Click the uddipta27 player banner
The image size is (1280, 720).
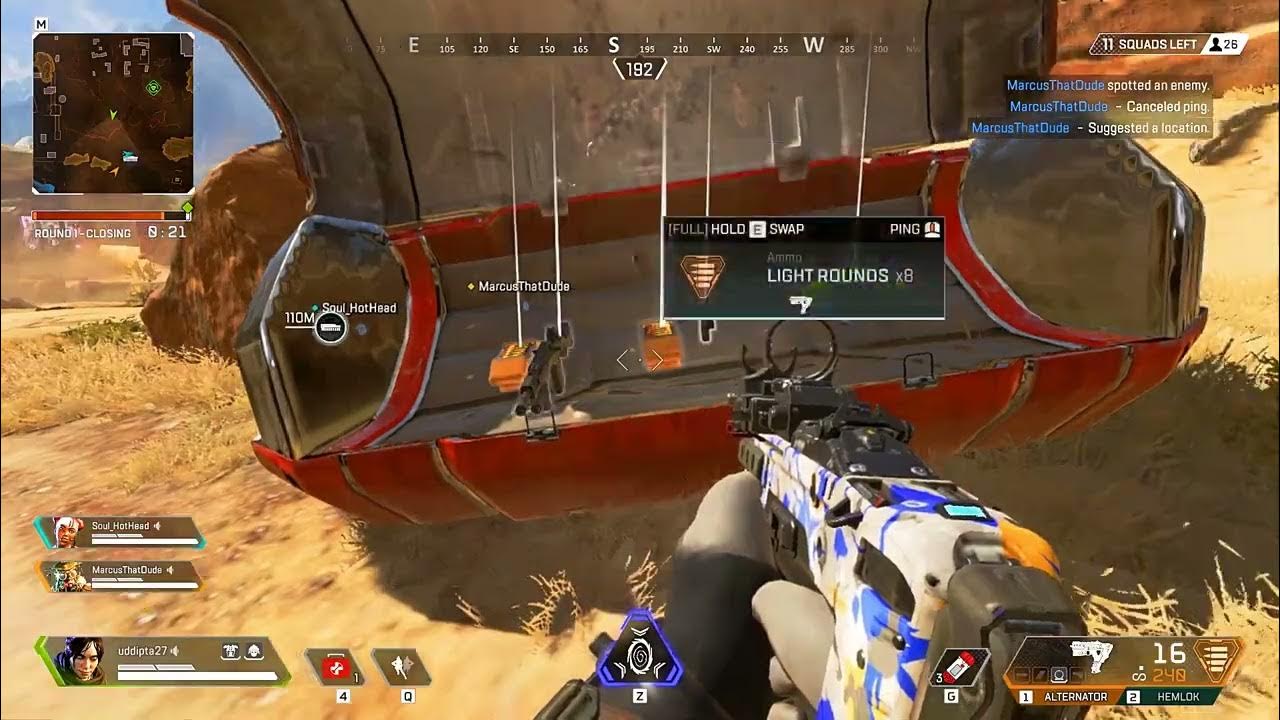click(163, 661)
